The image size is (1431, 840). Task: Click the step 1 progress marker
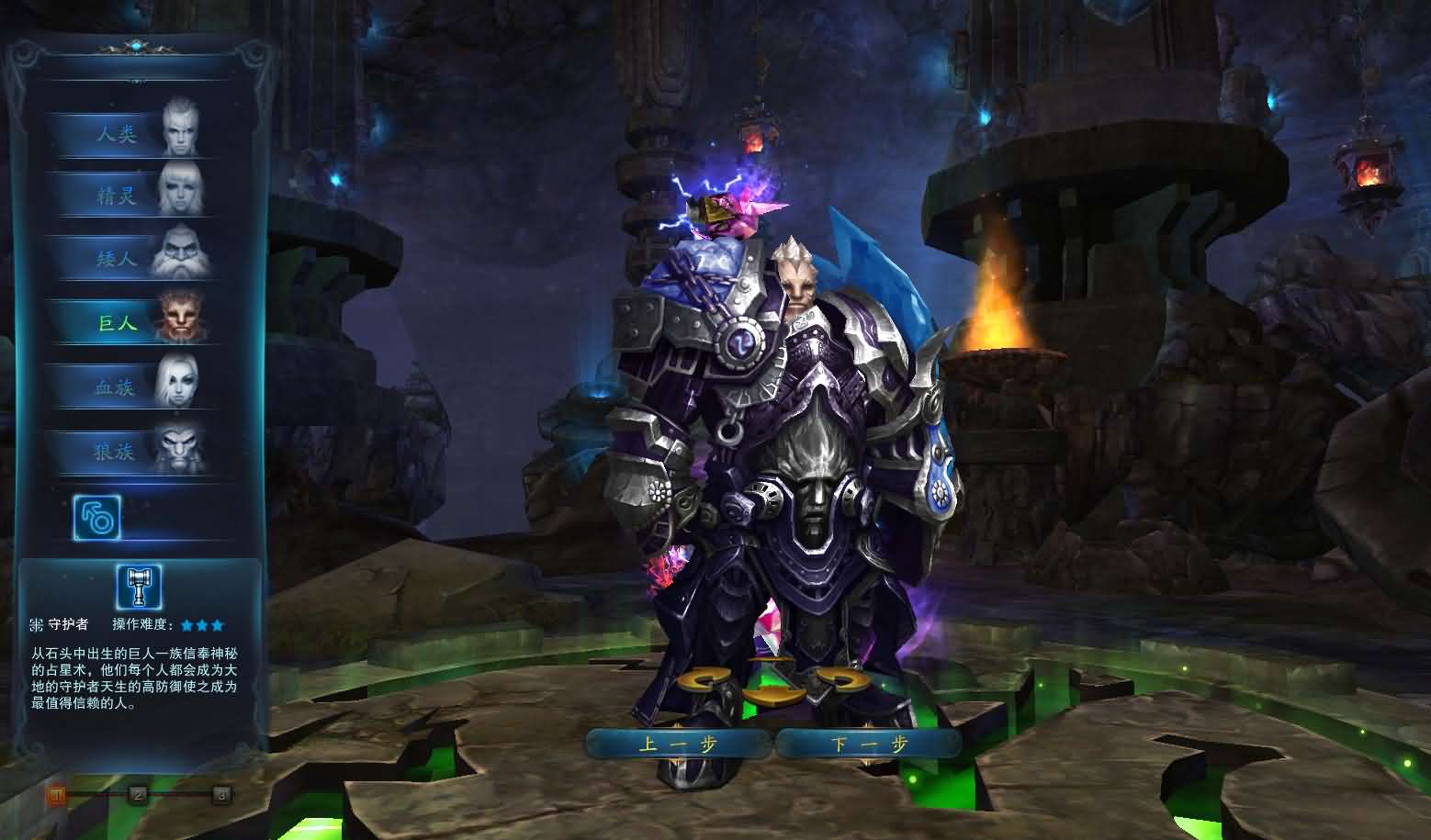[x=57, y=794]
